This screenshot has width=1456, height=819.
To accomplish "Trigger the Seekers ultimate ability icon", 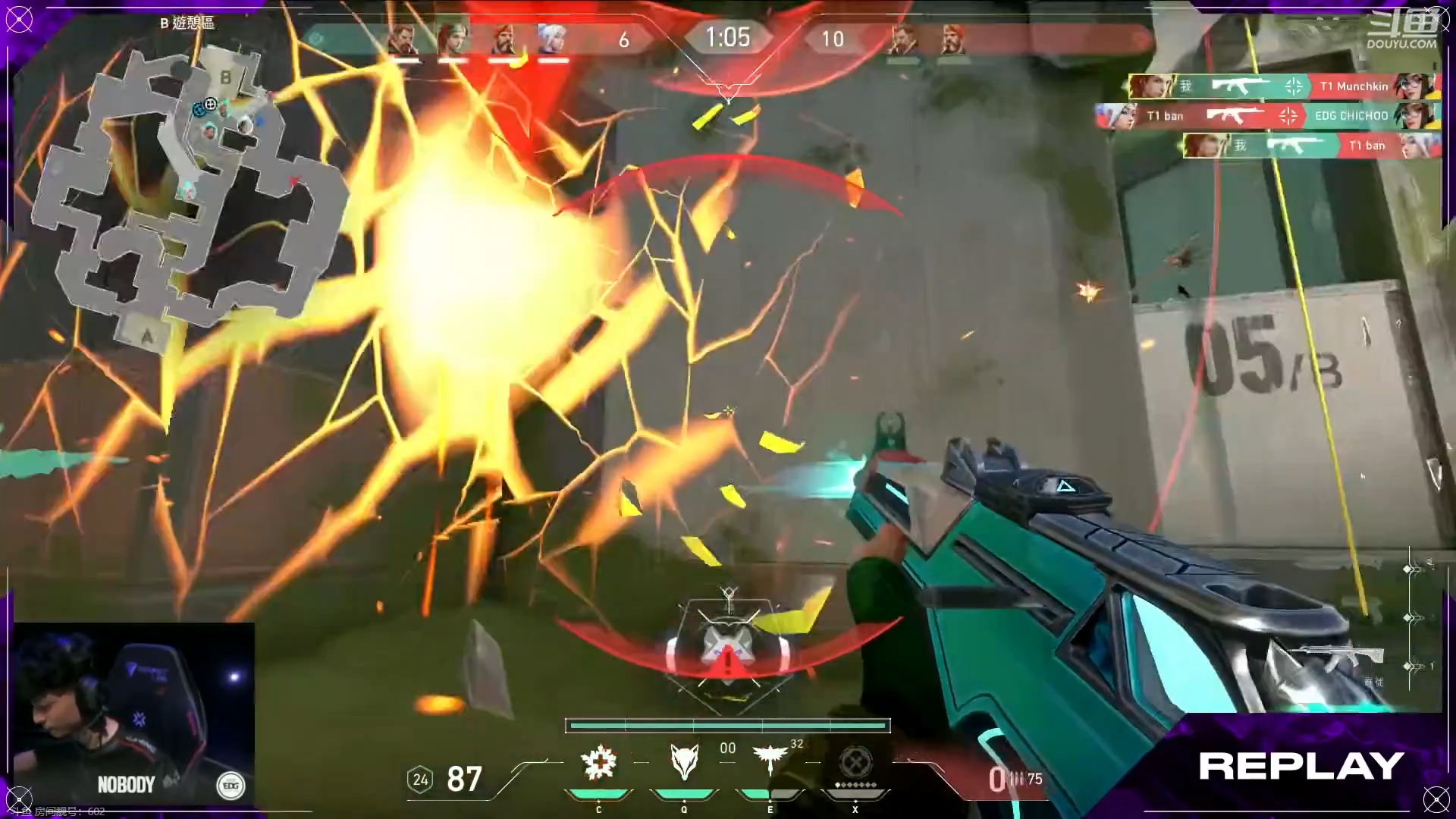I will [x=855, y=761].
